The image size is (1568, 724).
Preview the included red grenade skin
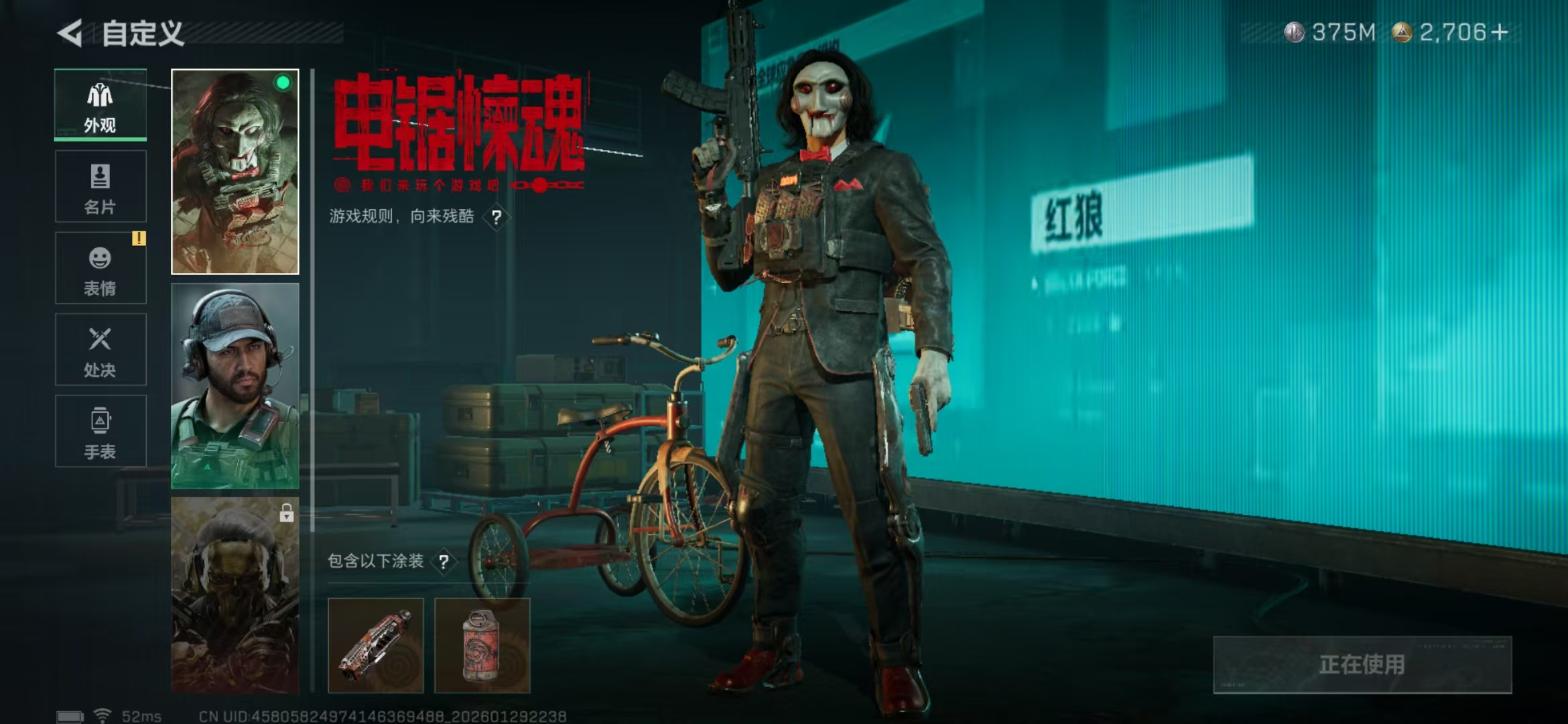482,645
